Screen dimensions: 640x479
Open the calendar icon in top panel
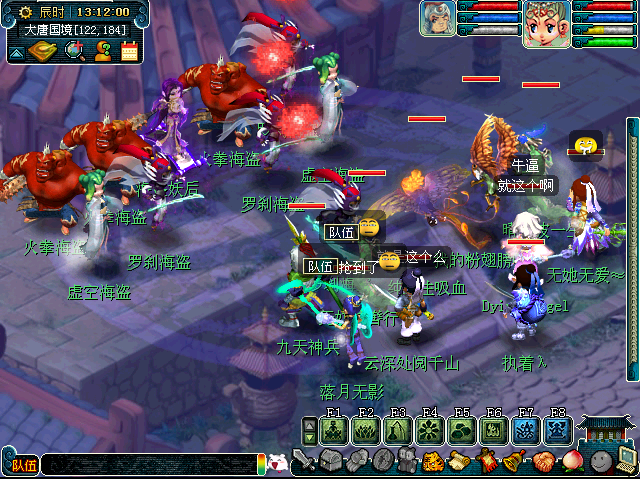click(129, 51)
